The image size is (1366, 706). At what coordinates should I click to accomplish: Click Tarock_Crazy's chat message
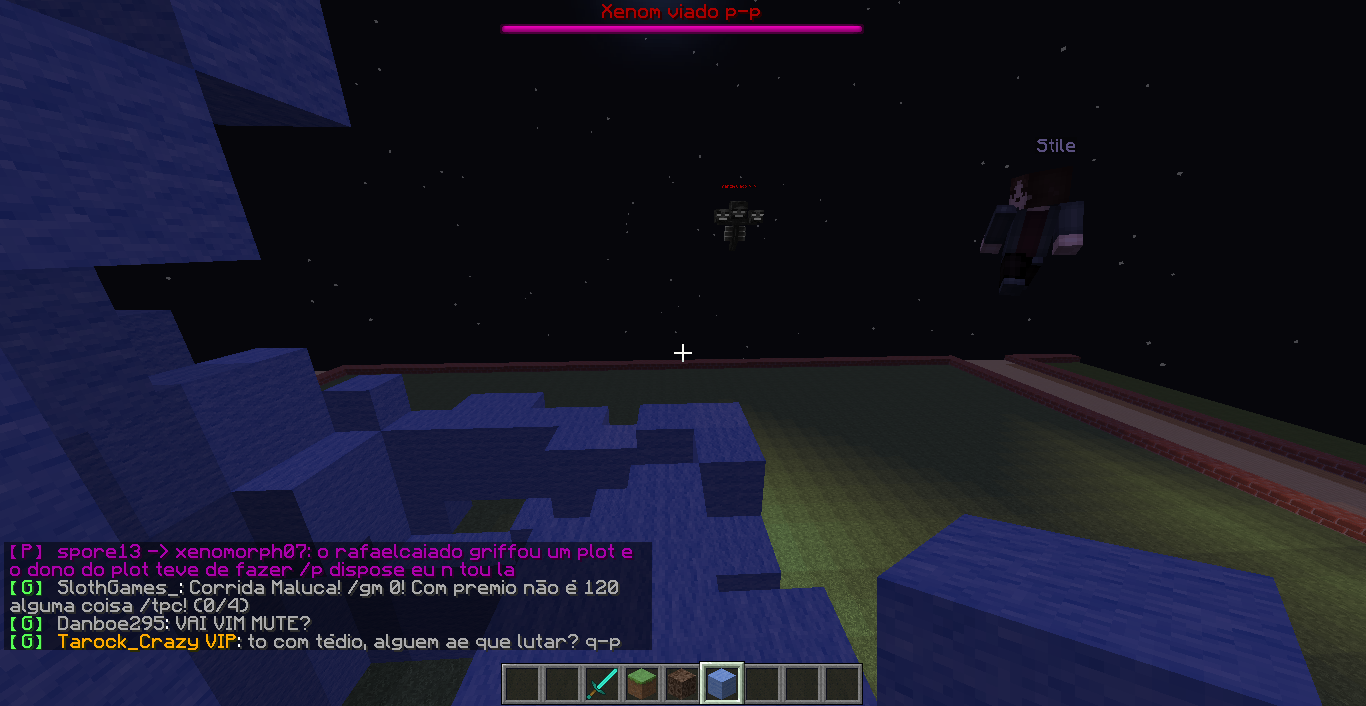(x=330, y=642)
